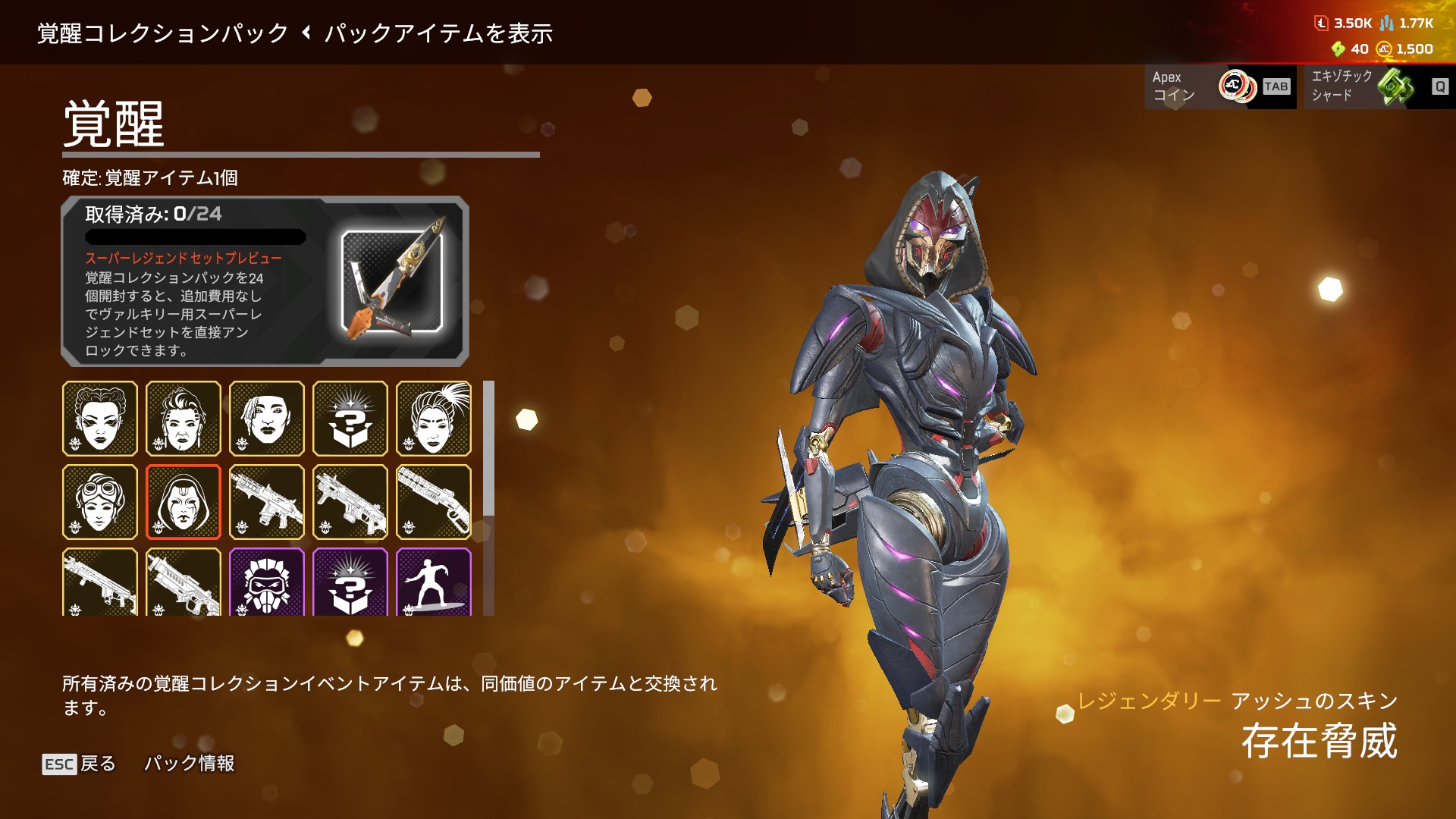Select the goggles-wearing legend face
Screen dimensions: 1456x819
click(100, 502)
